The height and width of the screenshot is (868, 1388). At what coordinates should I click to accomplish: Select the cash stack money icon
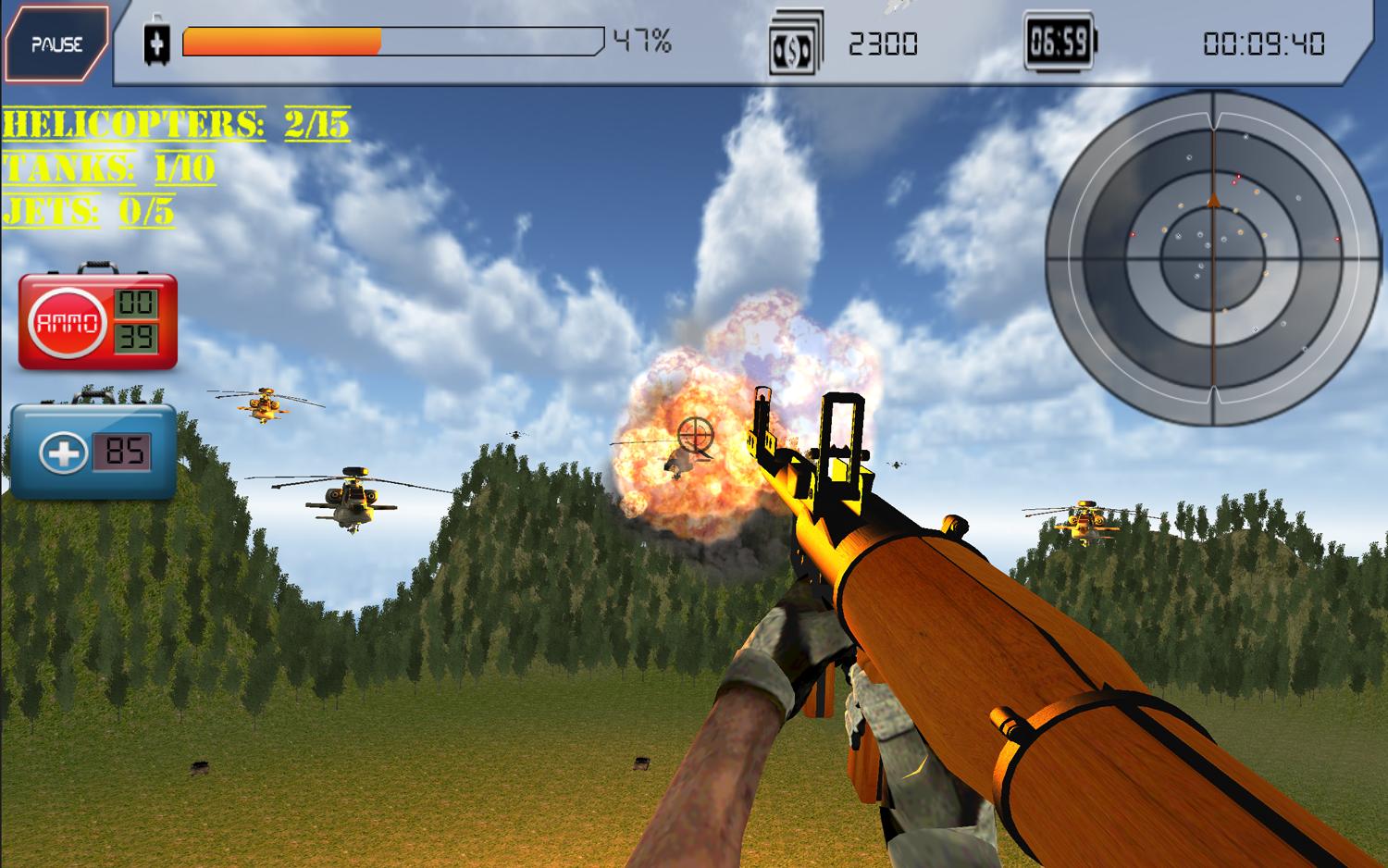point(797,41)
